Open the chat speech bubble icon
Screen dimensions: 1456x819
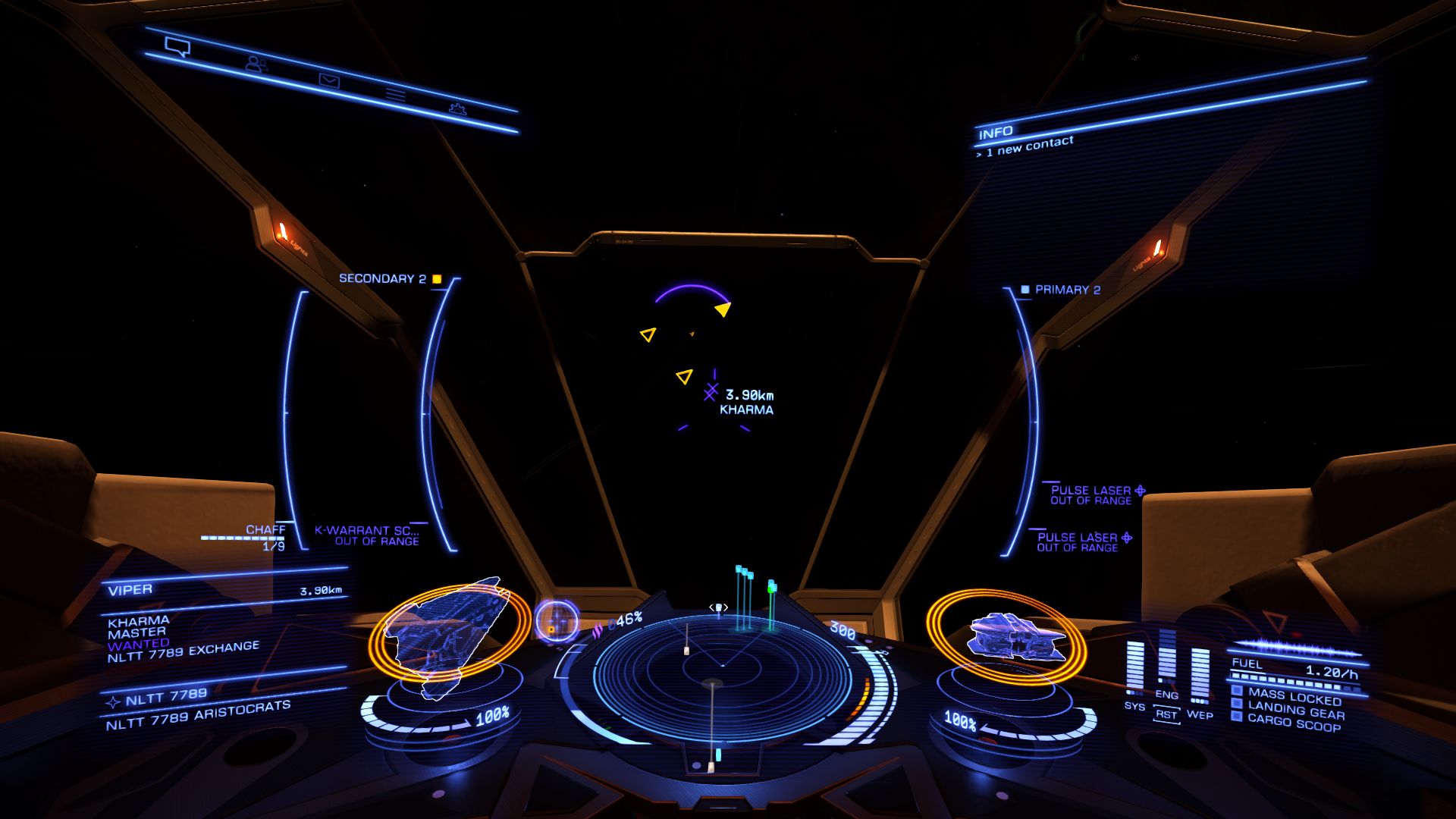[176, 46]
